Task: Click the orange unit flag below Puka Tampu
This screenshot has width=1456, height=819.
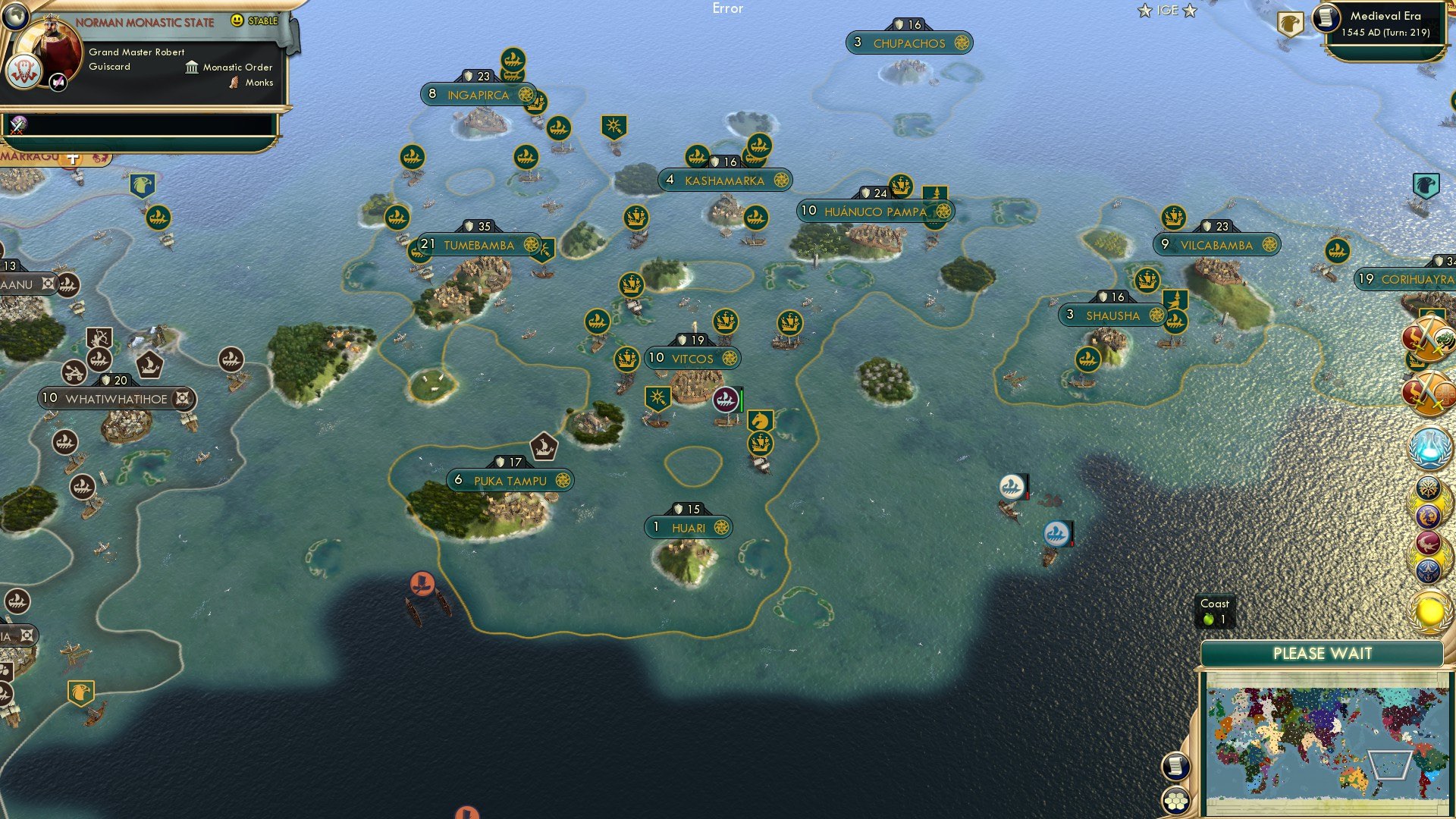Action: click(422, 585)
